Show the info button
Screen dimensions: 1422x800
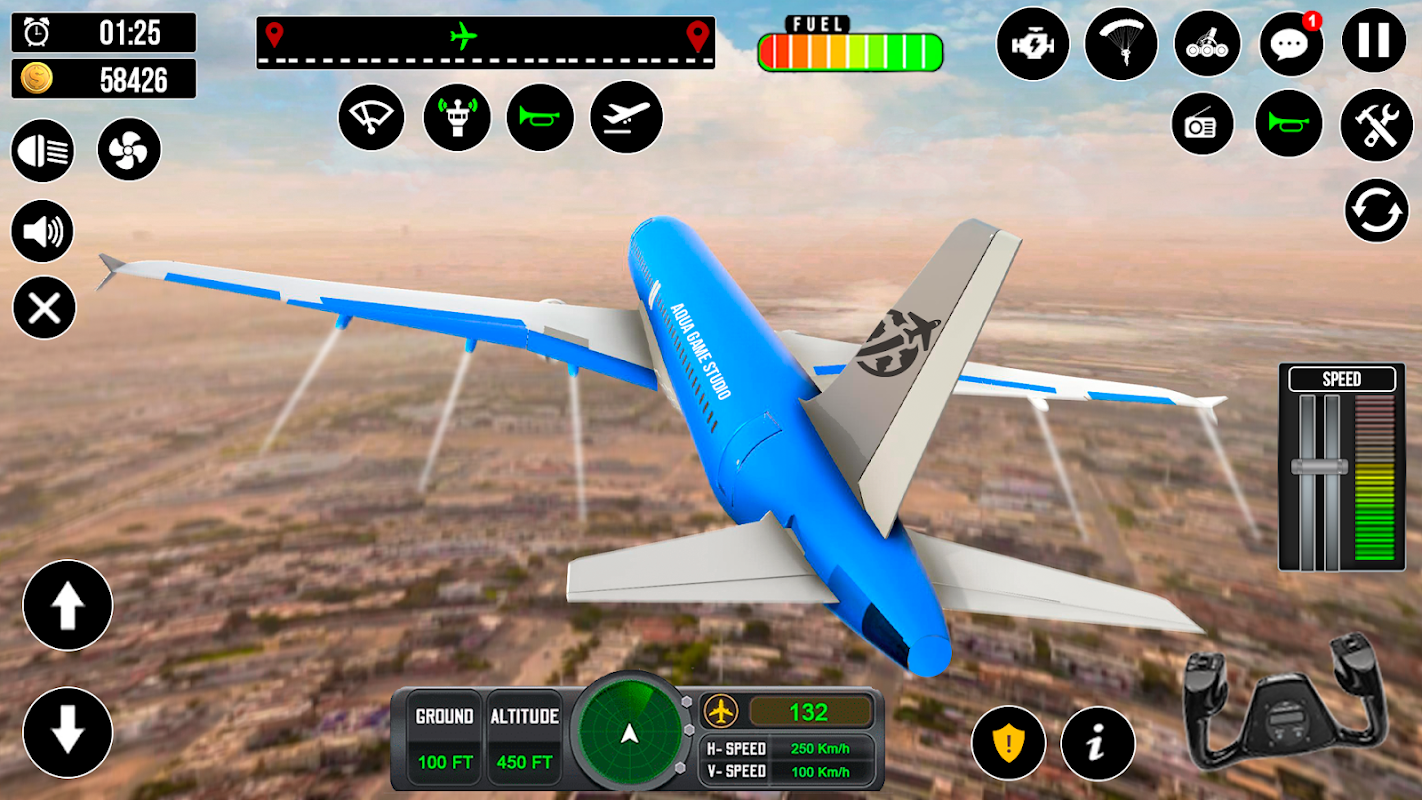coord(1098,743)
